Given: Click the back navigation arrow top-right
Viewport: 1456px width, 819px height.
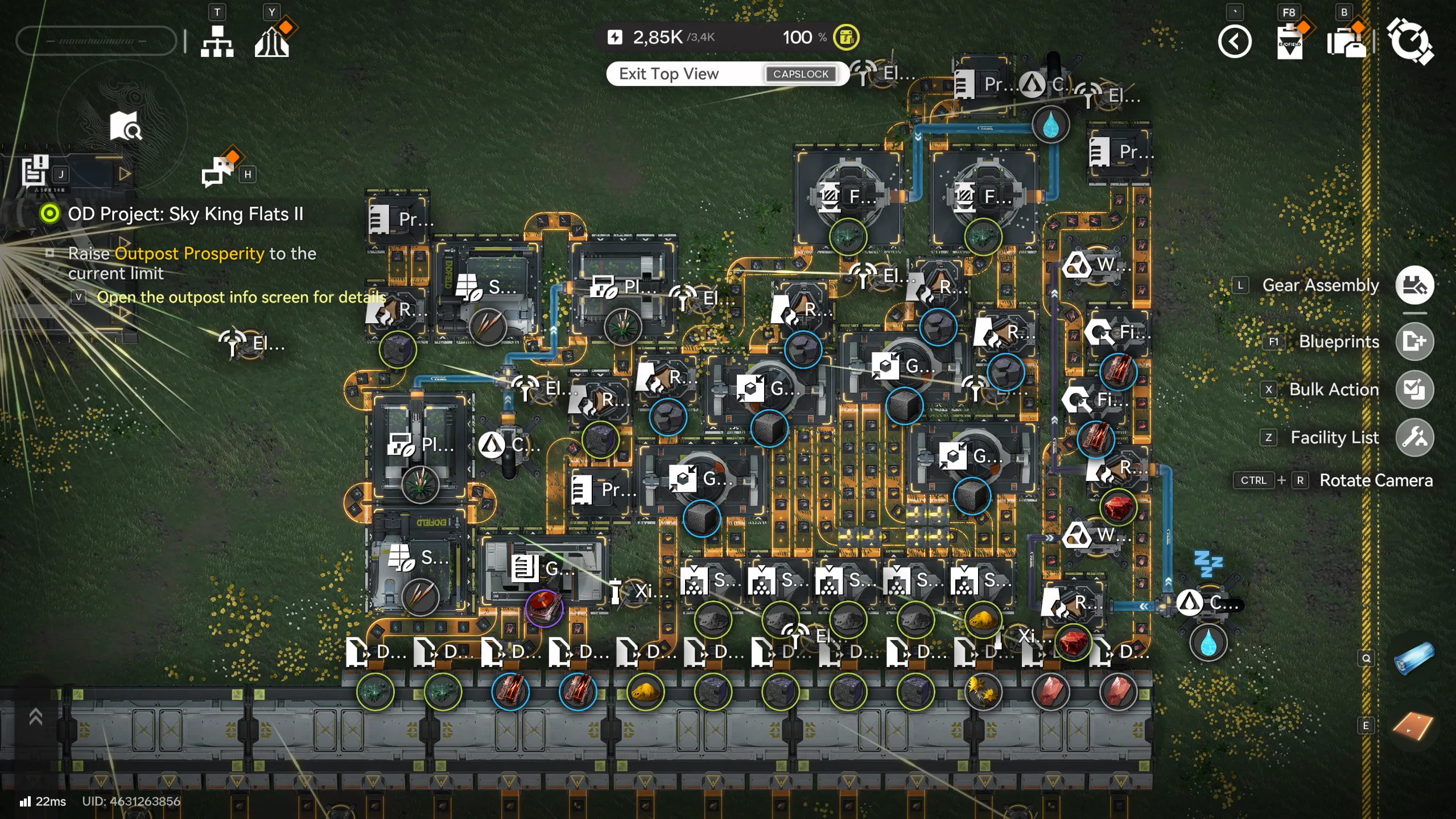Looking at the screenshot, I should (1235, 42).
